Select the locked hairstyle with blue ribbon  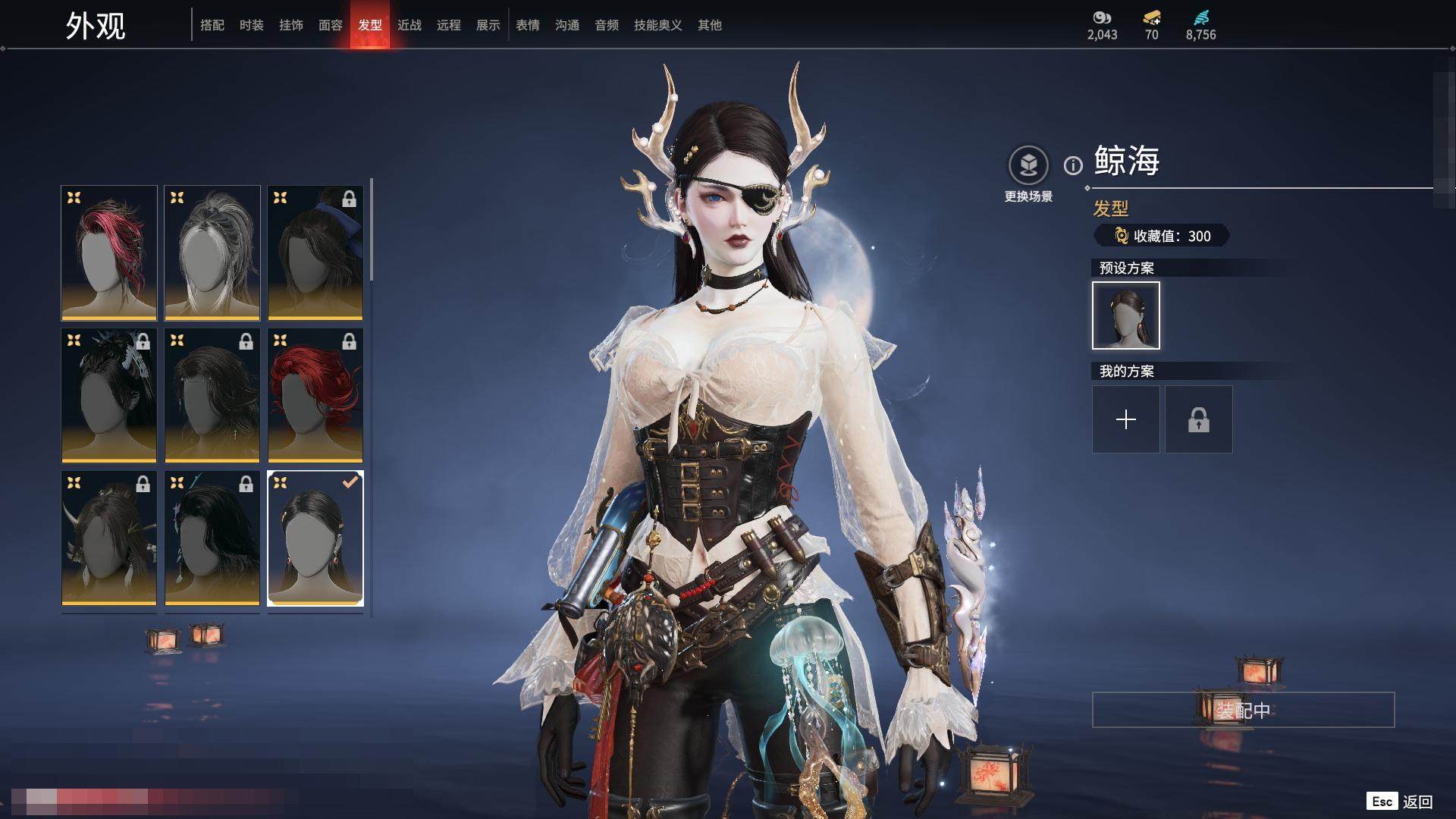315,253
